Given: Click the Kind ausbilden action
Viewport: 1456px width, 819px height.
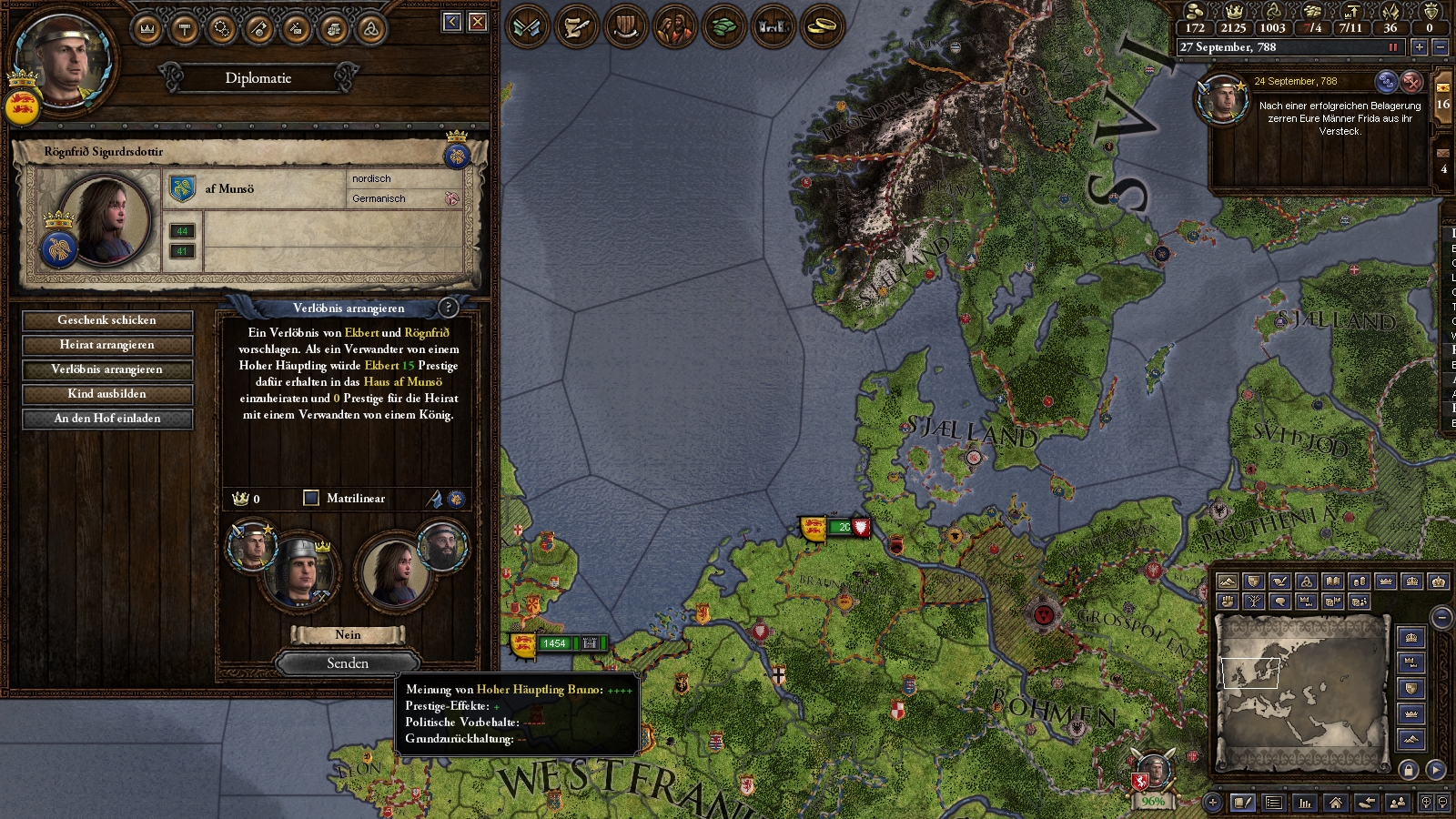Looking at the screenshot, I should click(107, 394).
